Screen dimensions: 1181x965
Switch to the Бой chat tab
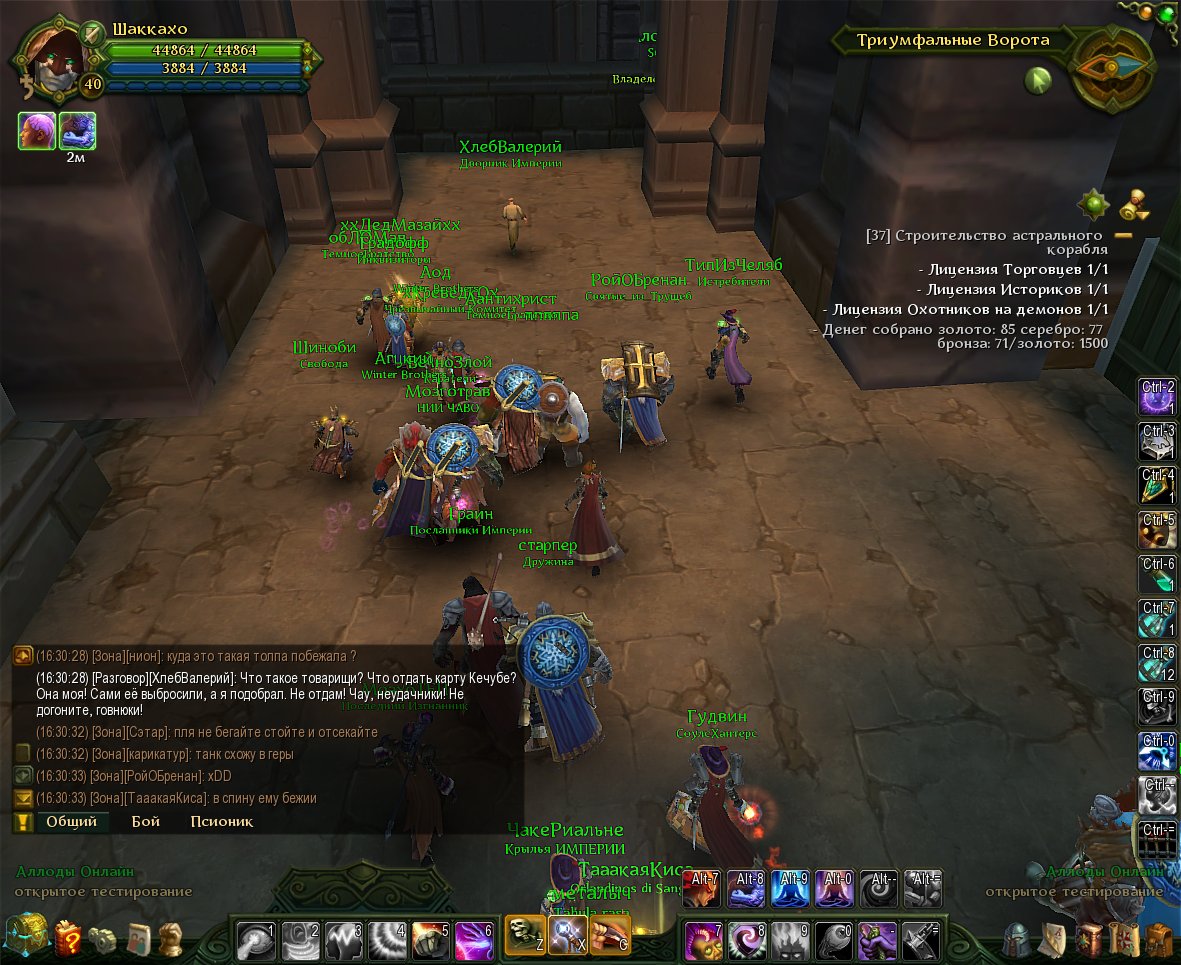click(x=145, y=822)
